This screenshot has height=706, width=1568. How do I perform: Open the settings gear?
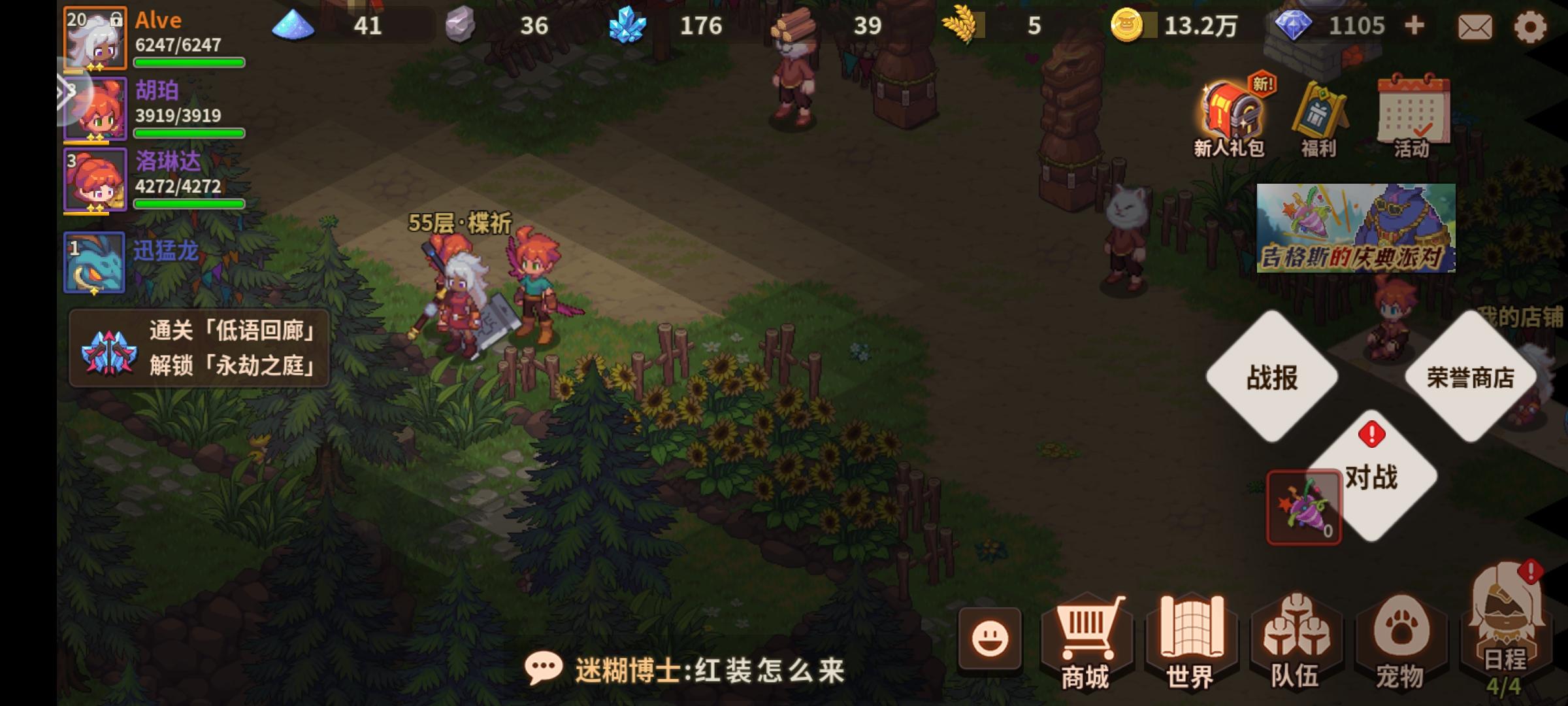1531,26
